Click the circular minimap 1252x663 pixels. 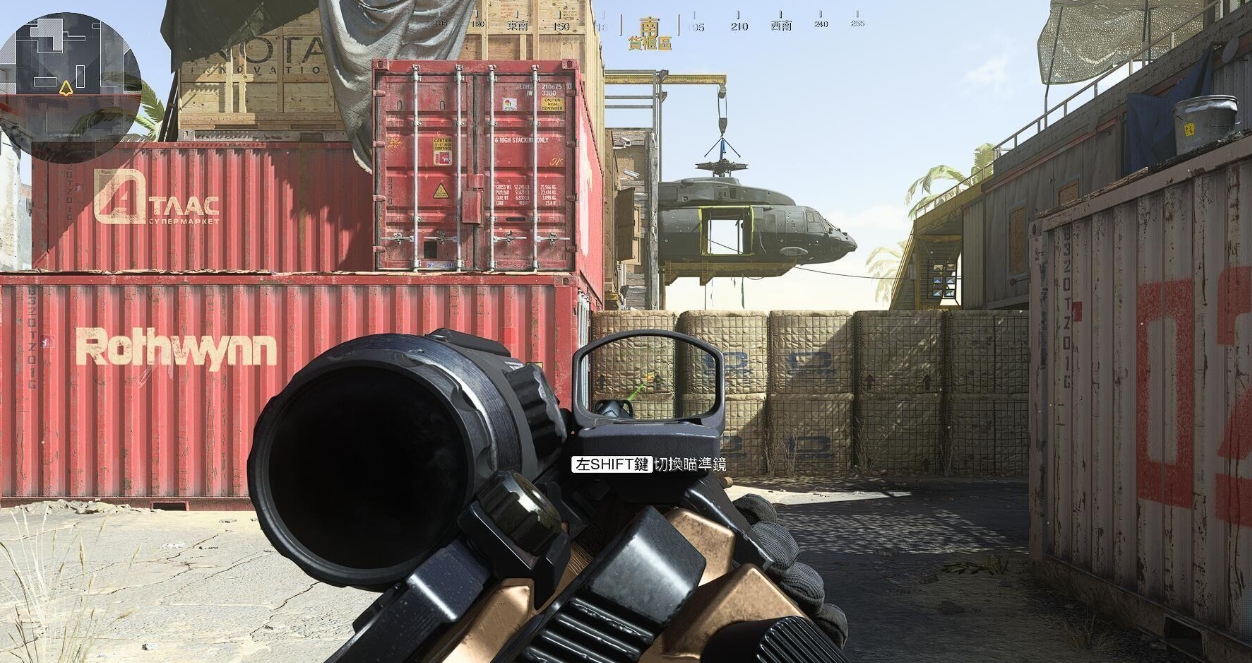68,86
